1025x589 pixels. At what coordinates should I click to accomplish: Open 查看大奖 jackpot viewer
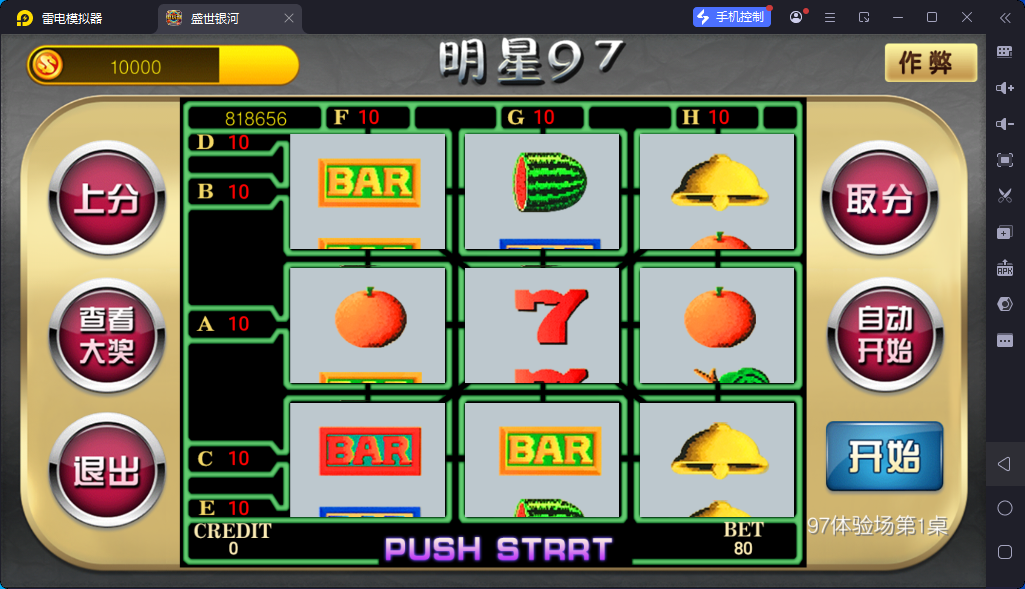click(107, 336)
